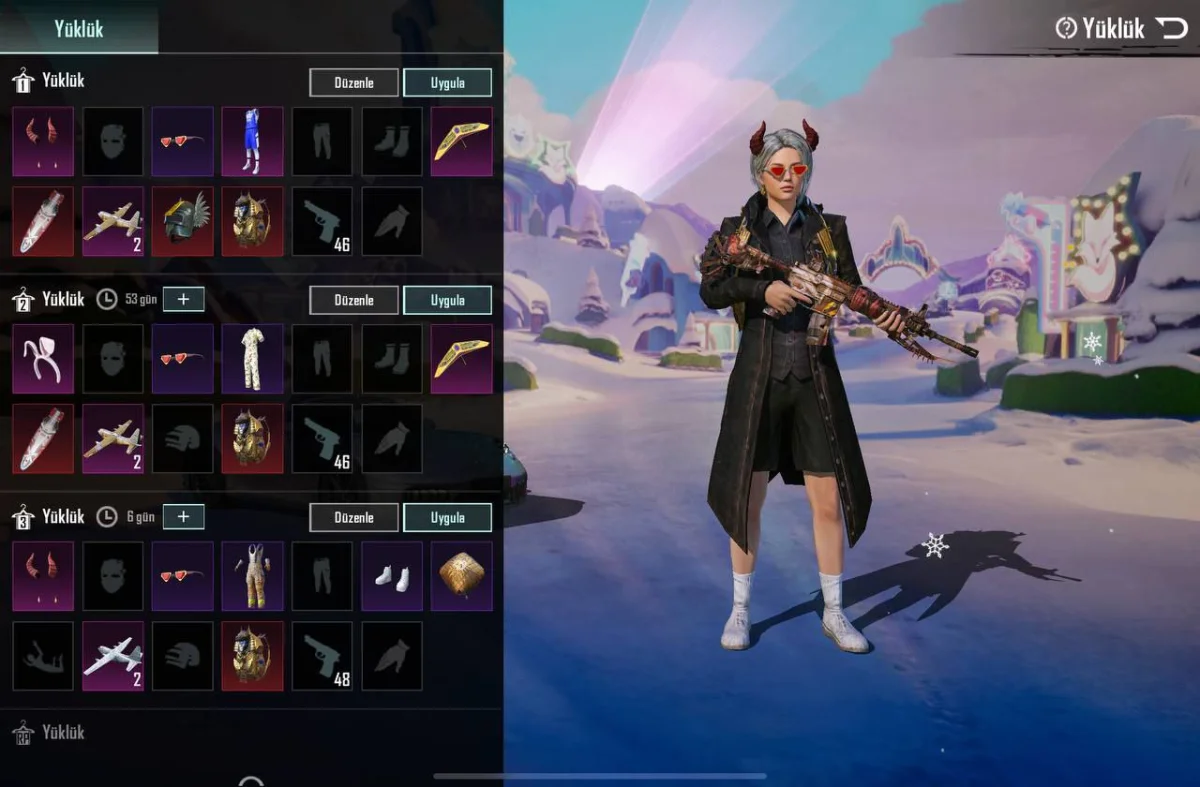This screenshot has height=787, width=1200.
Task: Select the yellow overalls outfit slot
Action: 252,576
